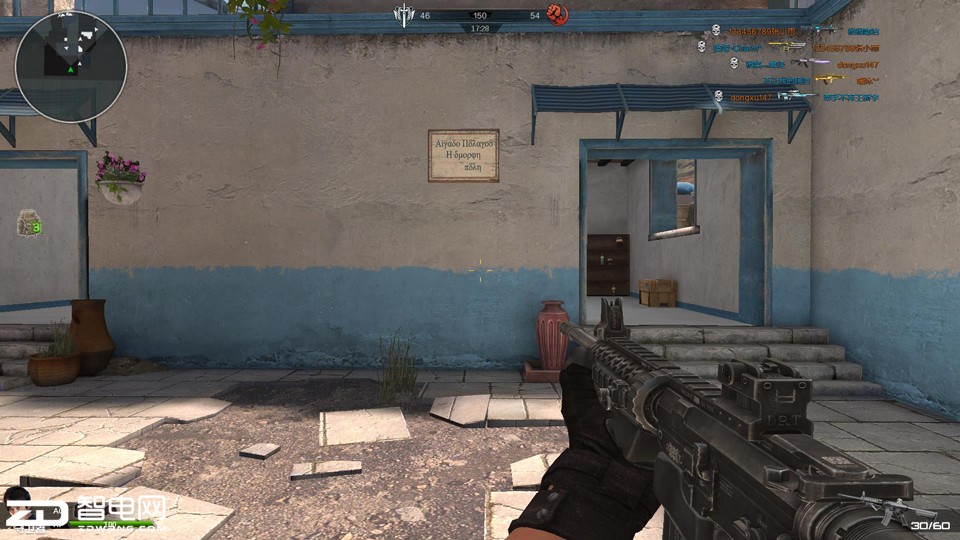Click the bottom kill feed entry by dongxu147
The image size is (960, 540).
click(750, 97)
